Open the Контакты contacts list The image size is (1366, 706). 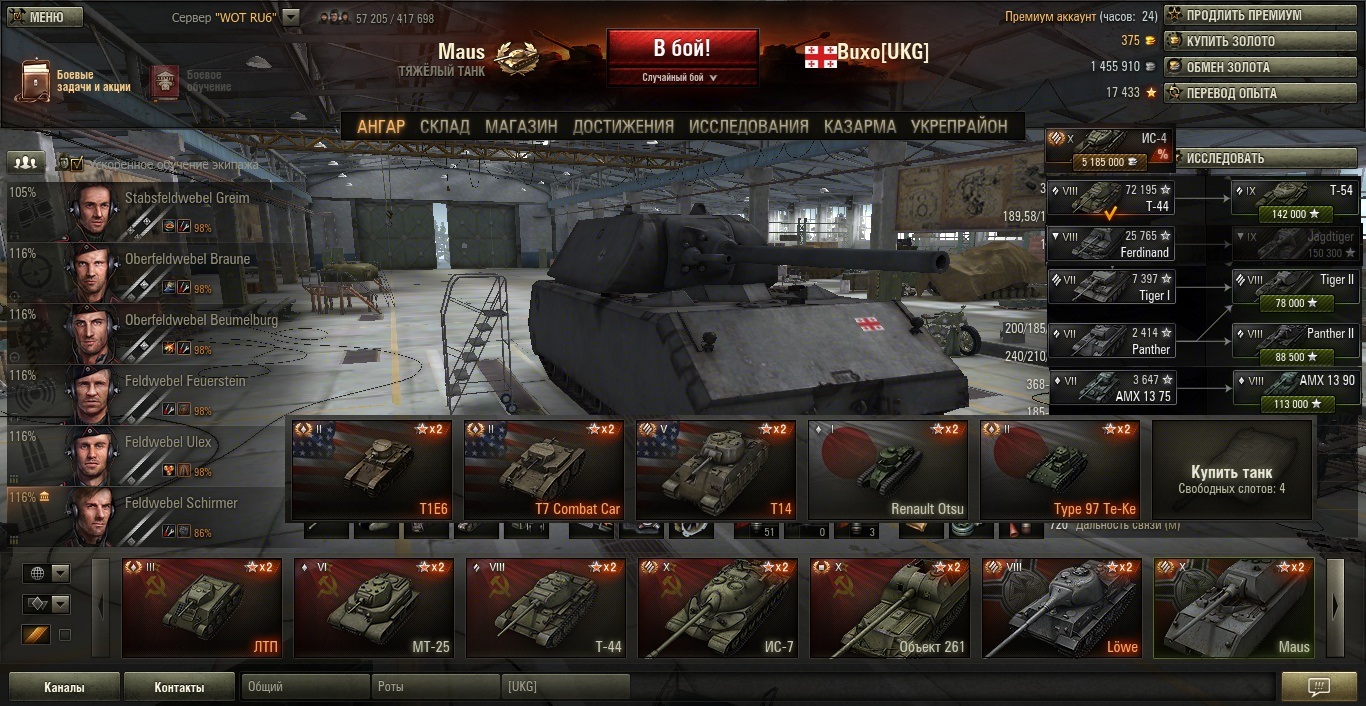tap(179, 688)
